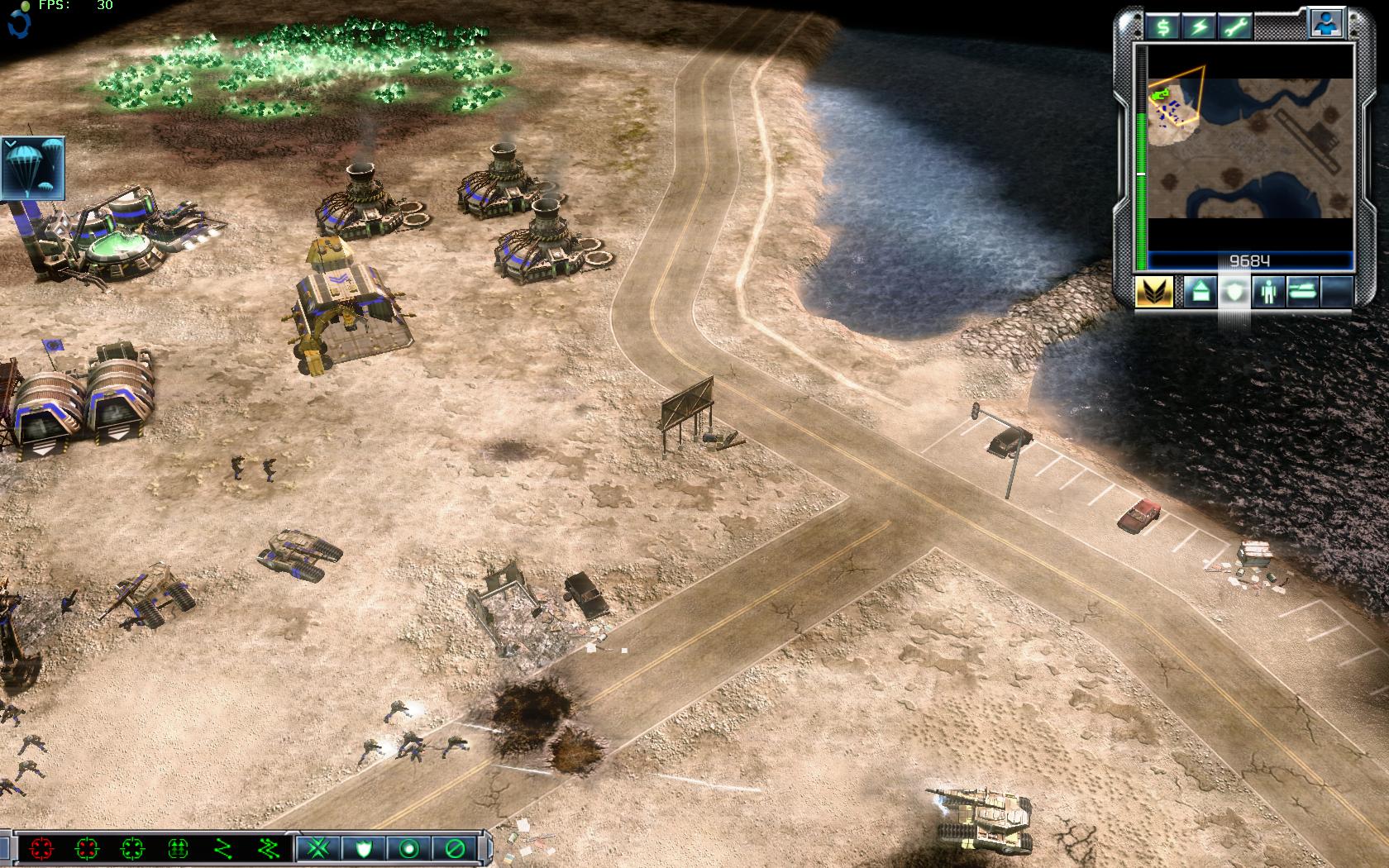Switch to the structures production tab
This screenshot has width=1389, height=868.
tap(1199, 292)
